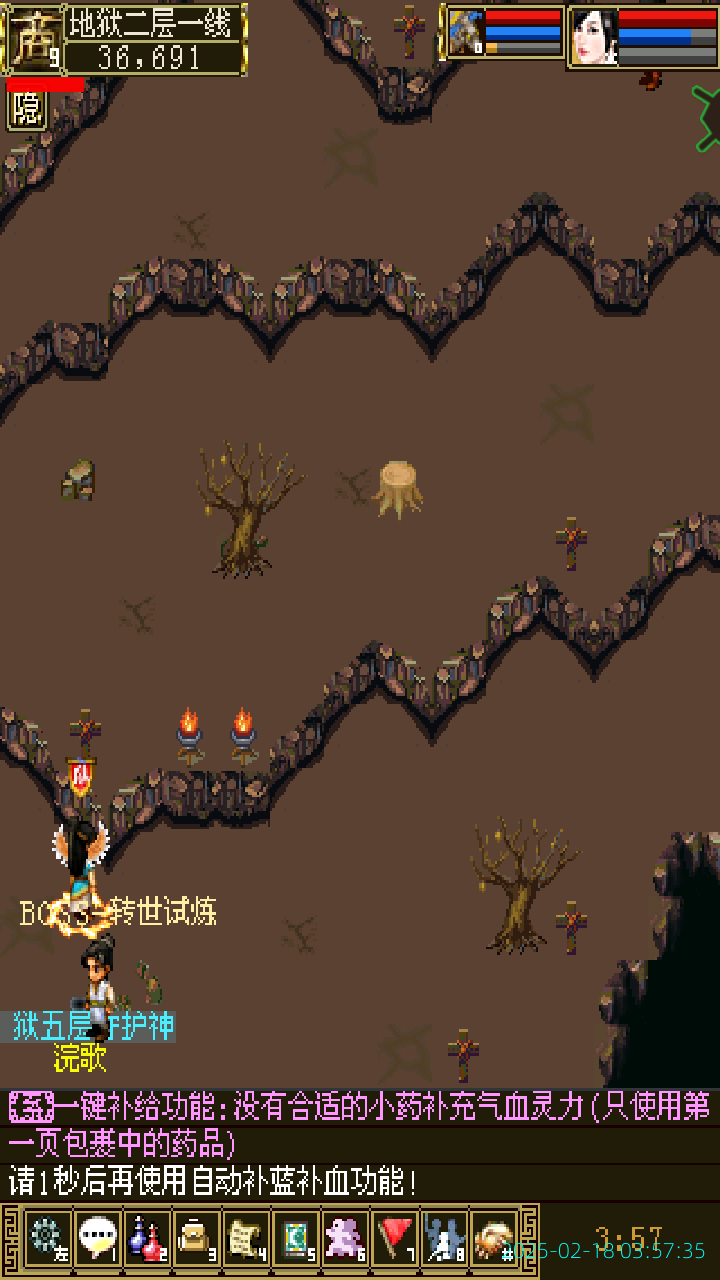The image size is (720, 1280).
Task: Open the gear settings icon in the hotbar
Action: [x=47, y=1238]
